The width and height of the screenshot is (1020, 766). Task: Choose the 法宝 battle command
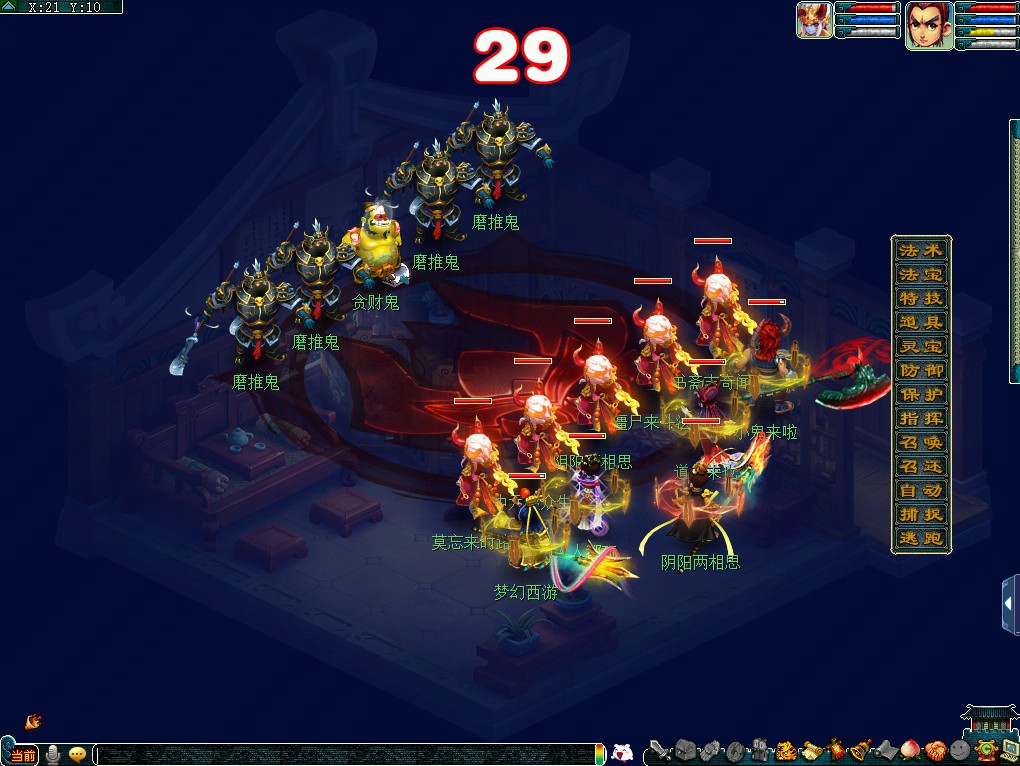click(x=920, y=275)
